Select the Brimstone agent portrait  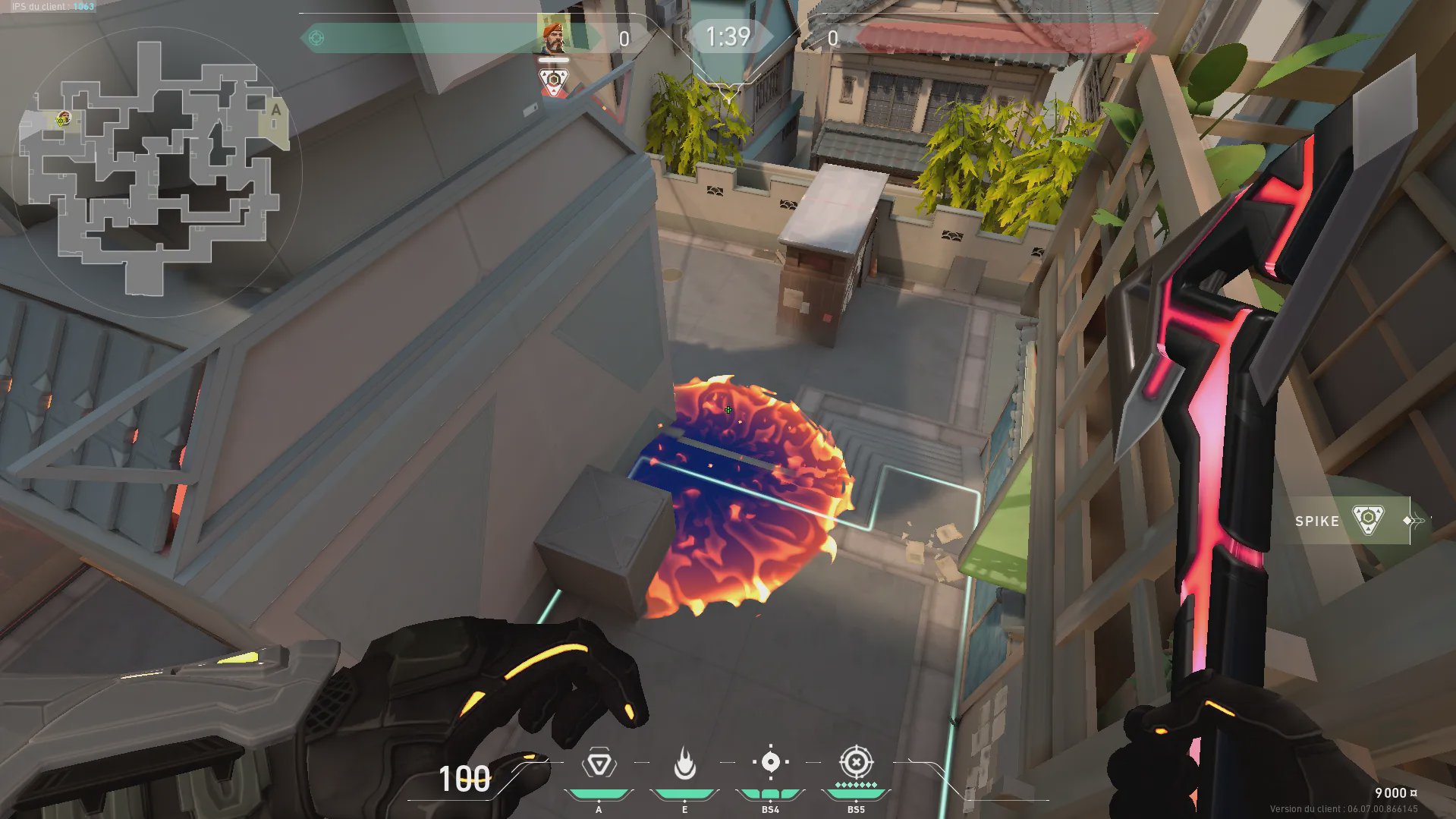pyautogui.click(x=554, y=36)
